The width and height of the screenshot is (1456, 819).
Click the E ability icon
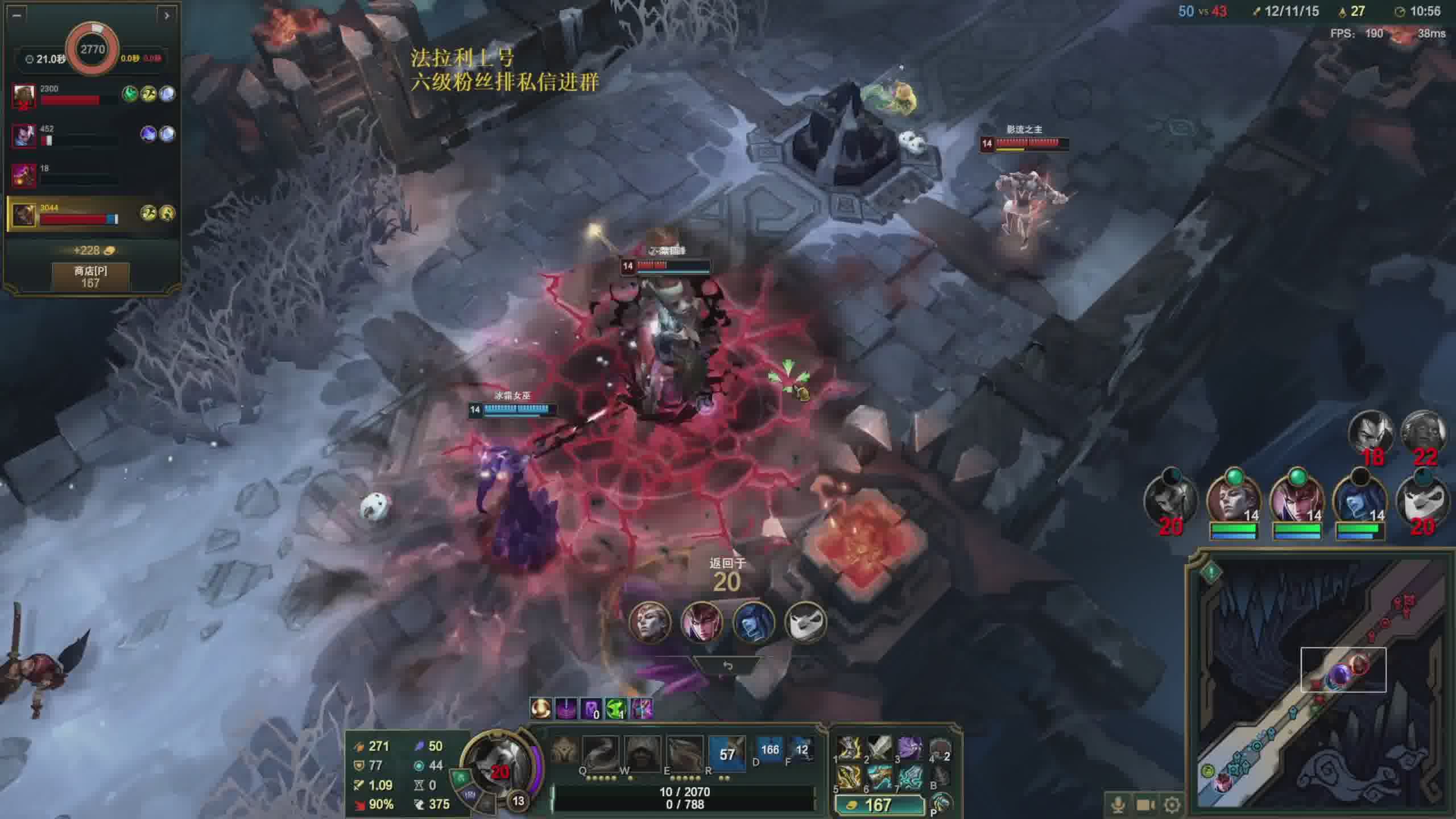click(684, 753)
